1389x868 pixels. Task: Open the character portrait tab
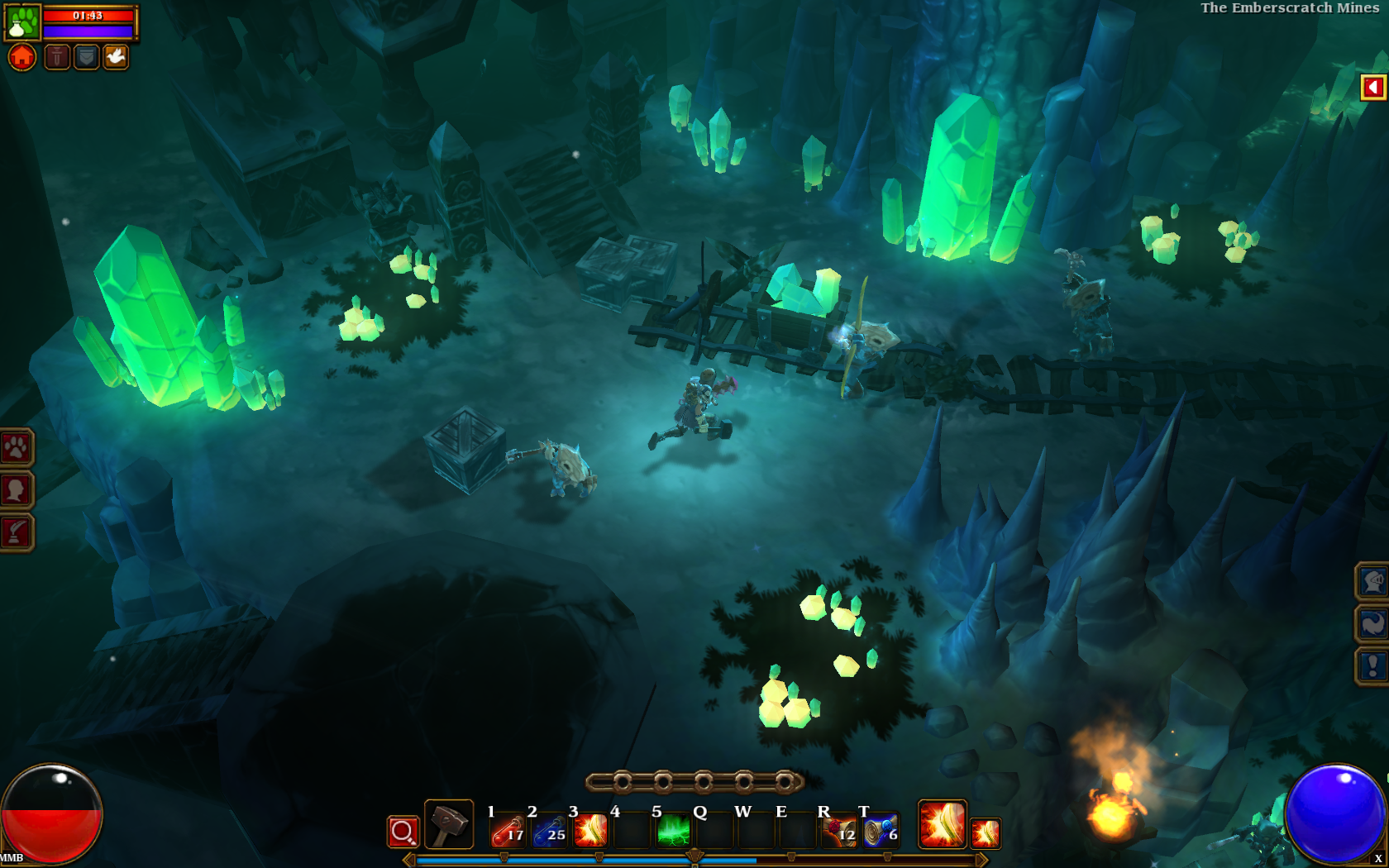16,490
